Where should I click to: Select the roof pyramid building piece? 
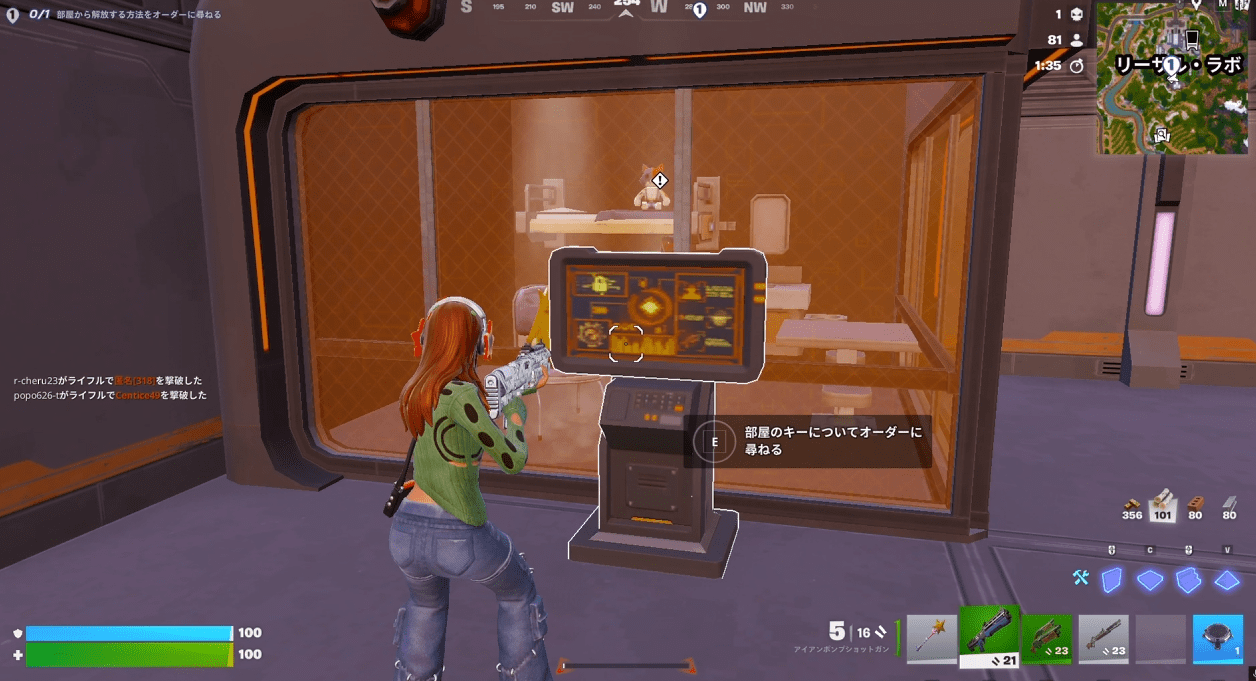(1227, 580)
